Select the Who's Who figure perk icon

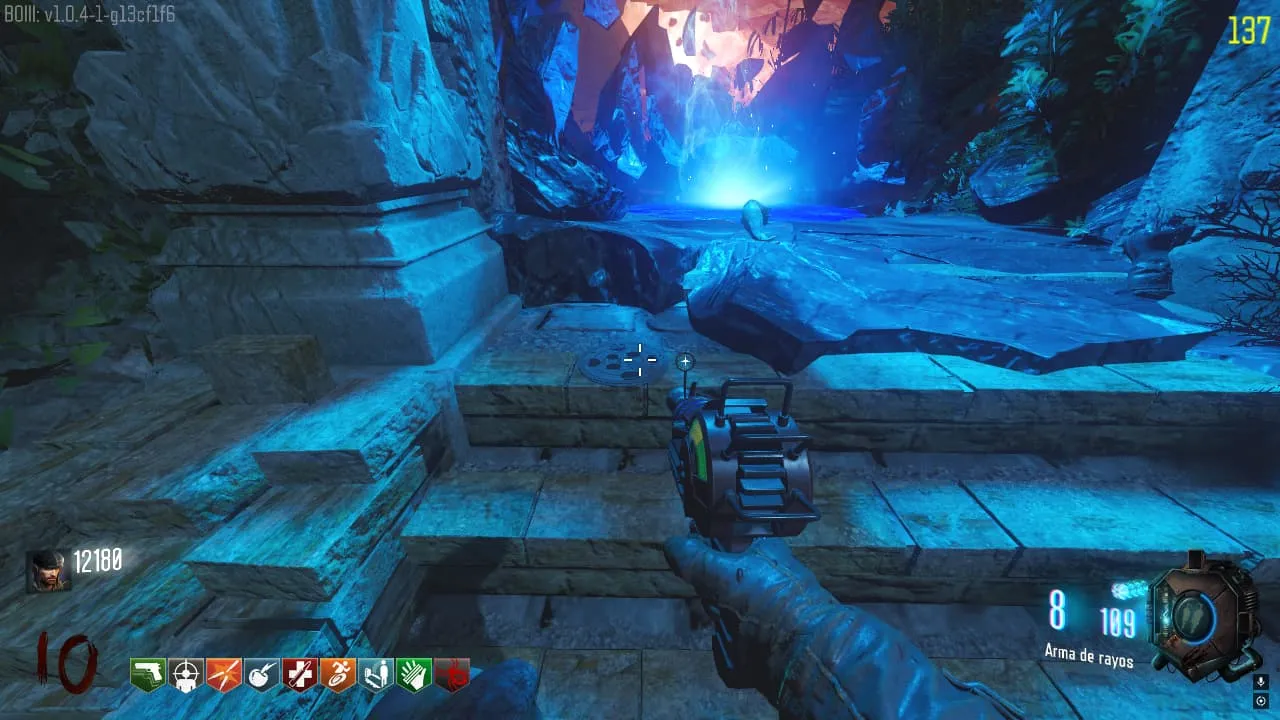click(376, 675)
